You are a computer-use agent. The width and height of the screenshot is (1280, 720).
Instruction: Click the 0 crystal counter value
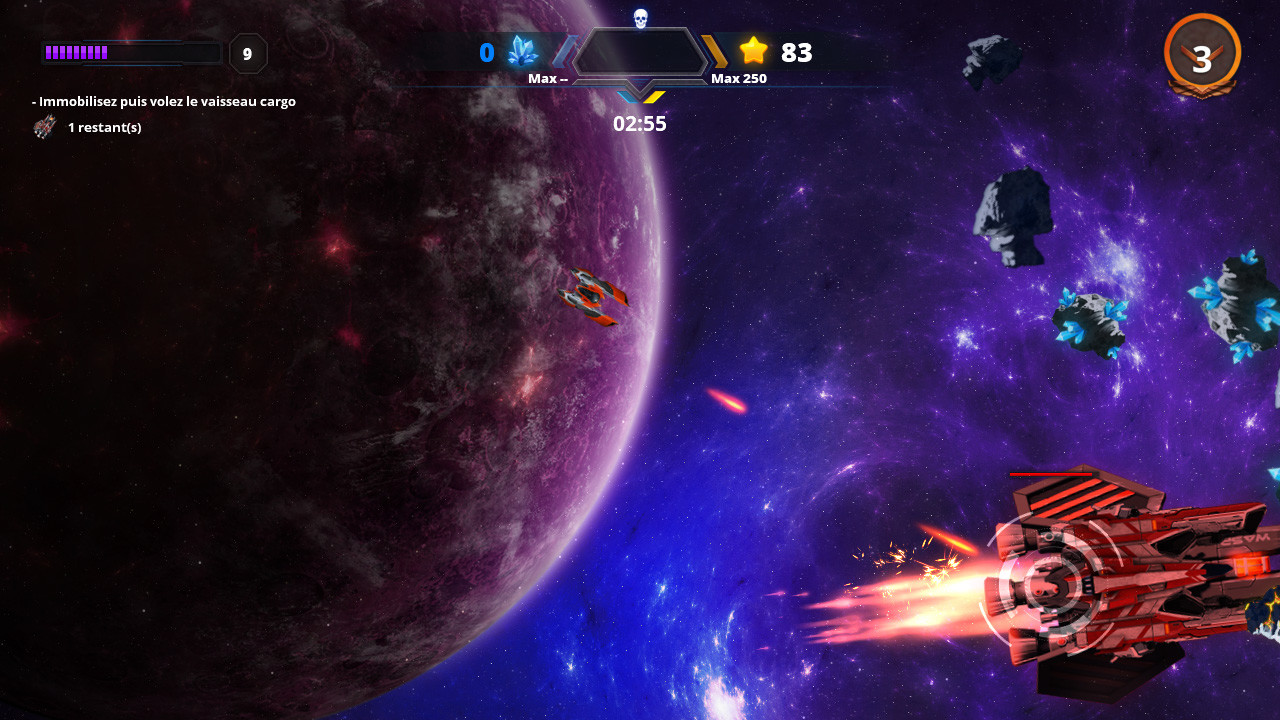coord(488,52)
